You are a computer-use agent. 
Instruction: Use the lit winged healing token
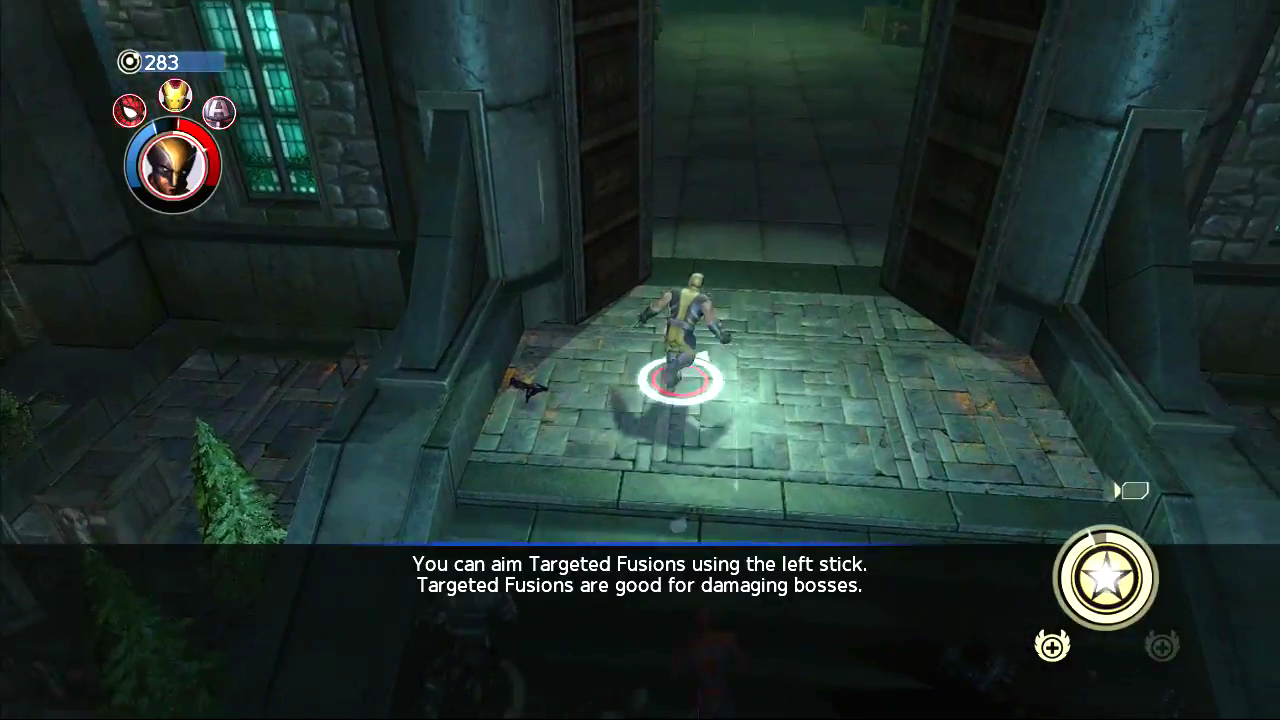click(x=1052, y=646)
